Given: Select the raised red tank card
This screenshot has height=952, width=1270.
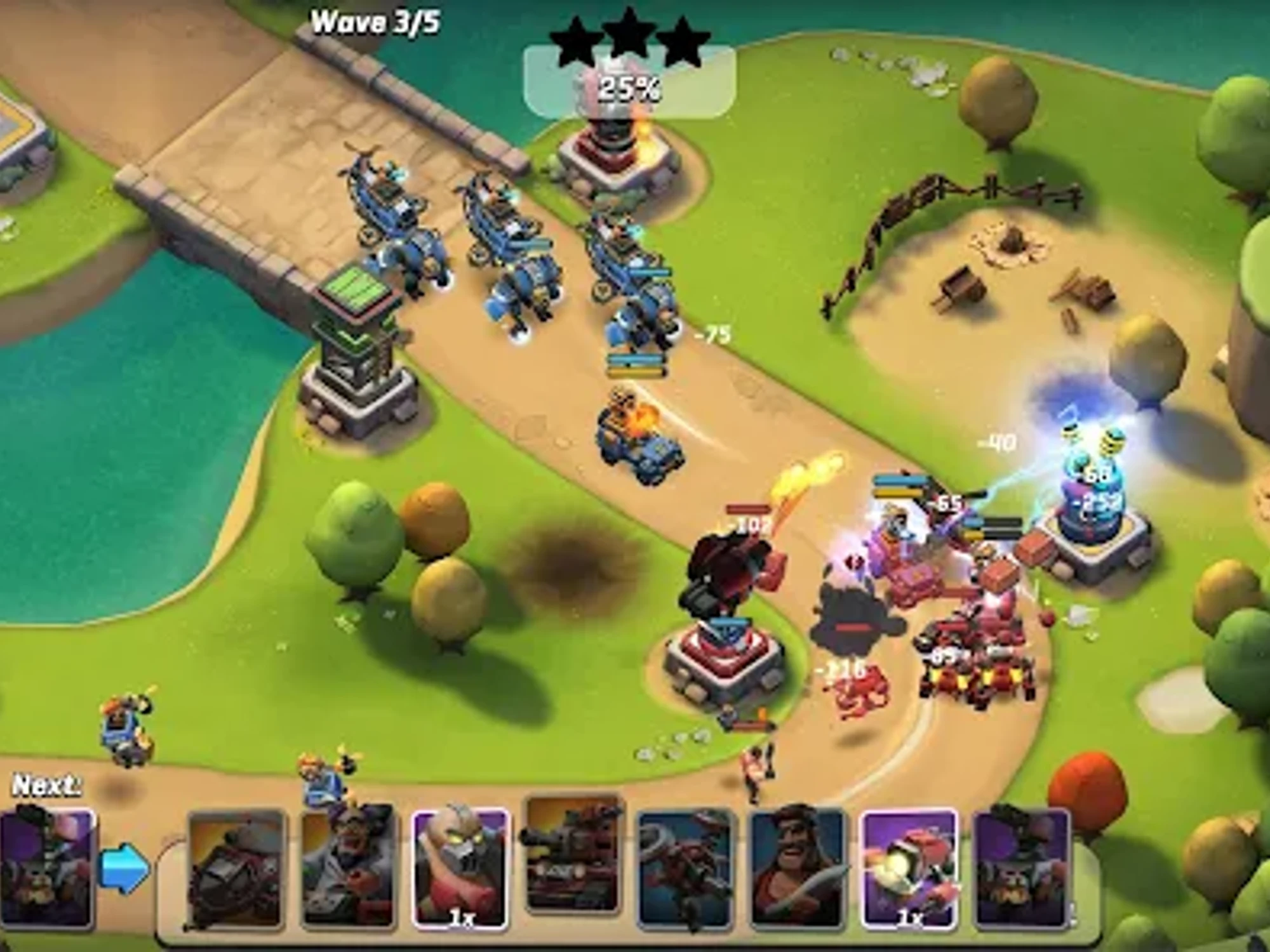Looking at the screenshot, I should 573,854.
